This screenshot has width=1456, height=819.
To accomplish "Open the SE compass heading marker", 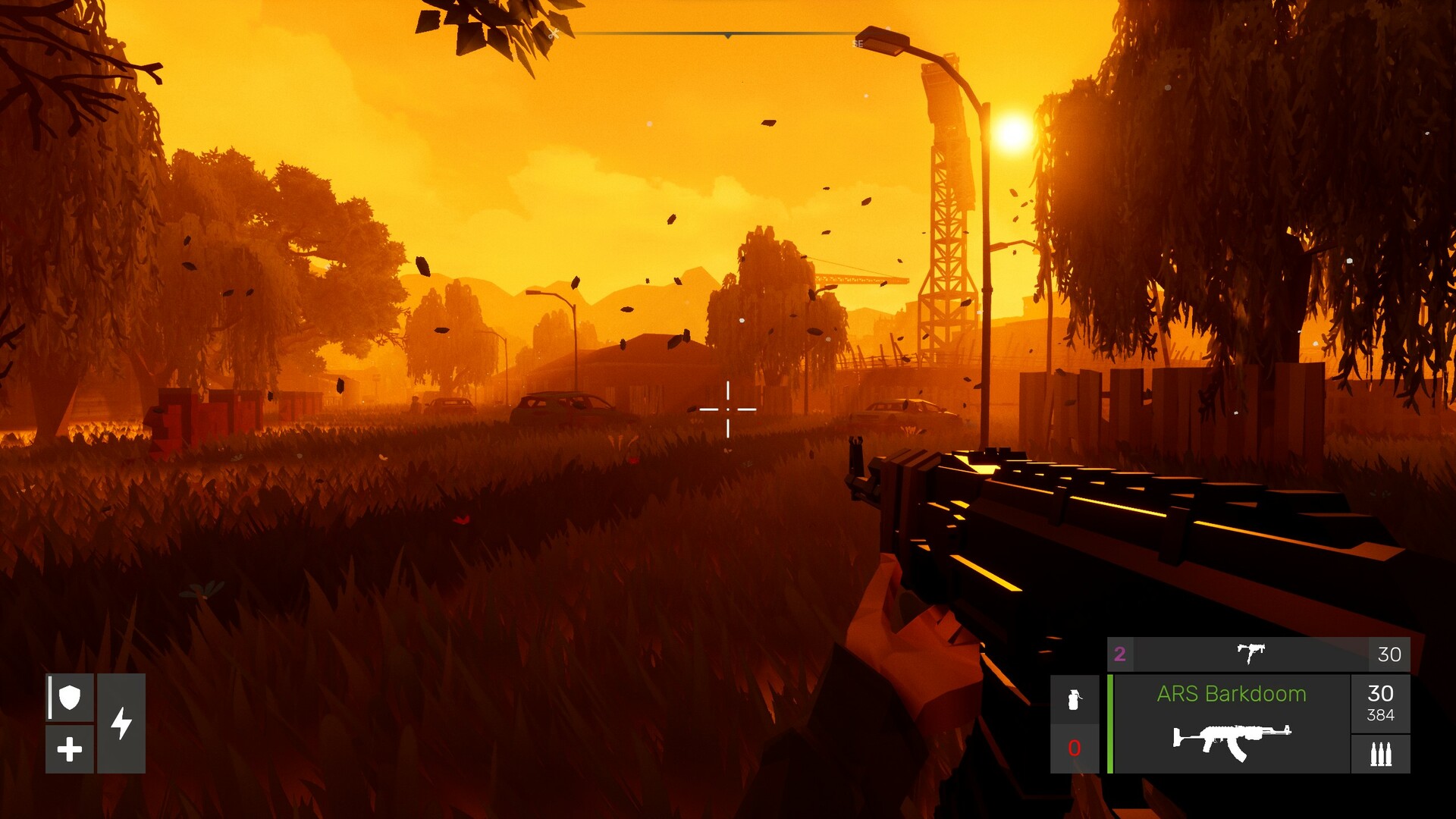I will pyautogui.click(x=858, y=42).
